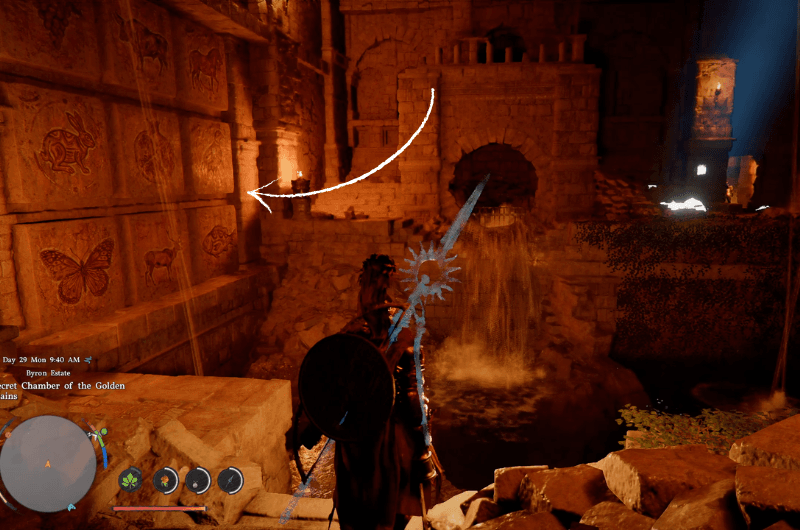The height and width of the screenshot is (530, 800).
Task: Select the green leaf item slot
Action: click(x=131, y=480)
